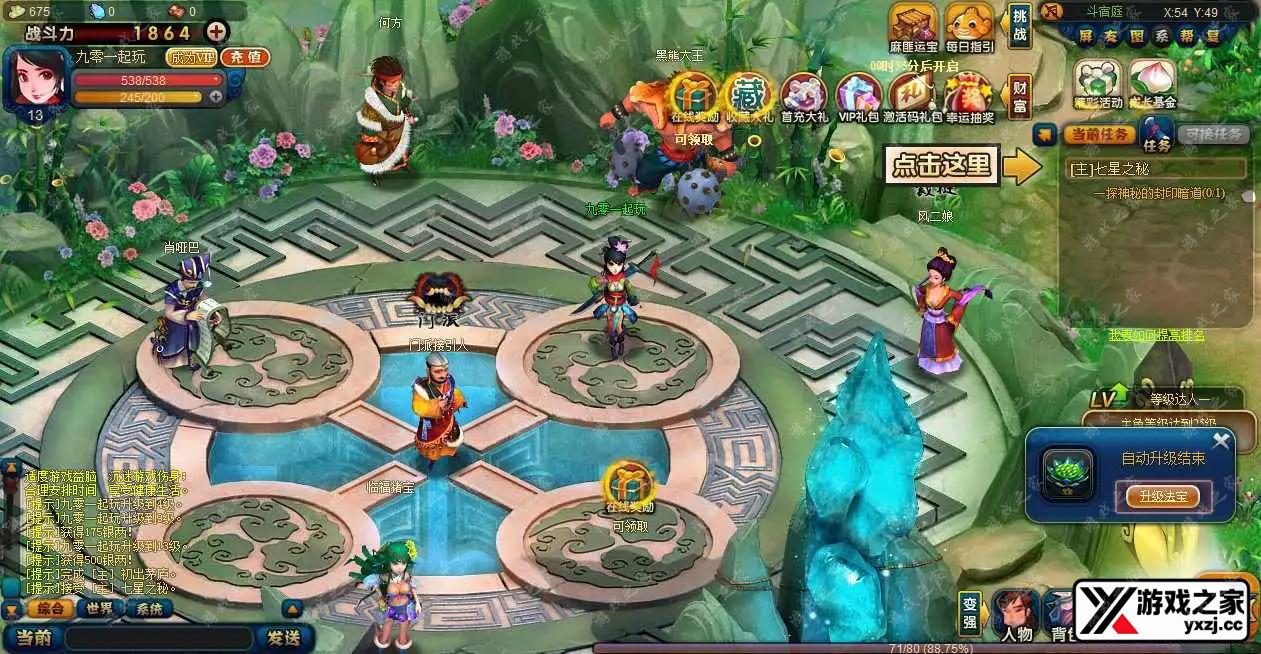The width and height of the screenshot is (1261, 654).
Task: Close the 自动升级结束 popup
Action: click(1221, 440)
